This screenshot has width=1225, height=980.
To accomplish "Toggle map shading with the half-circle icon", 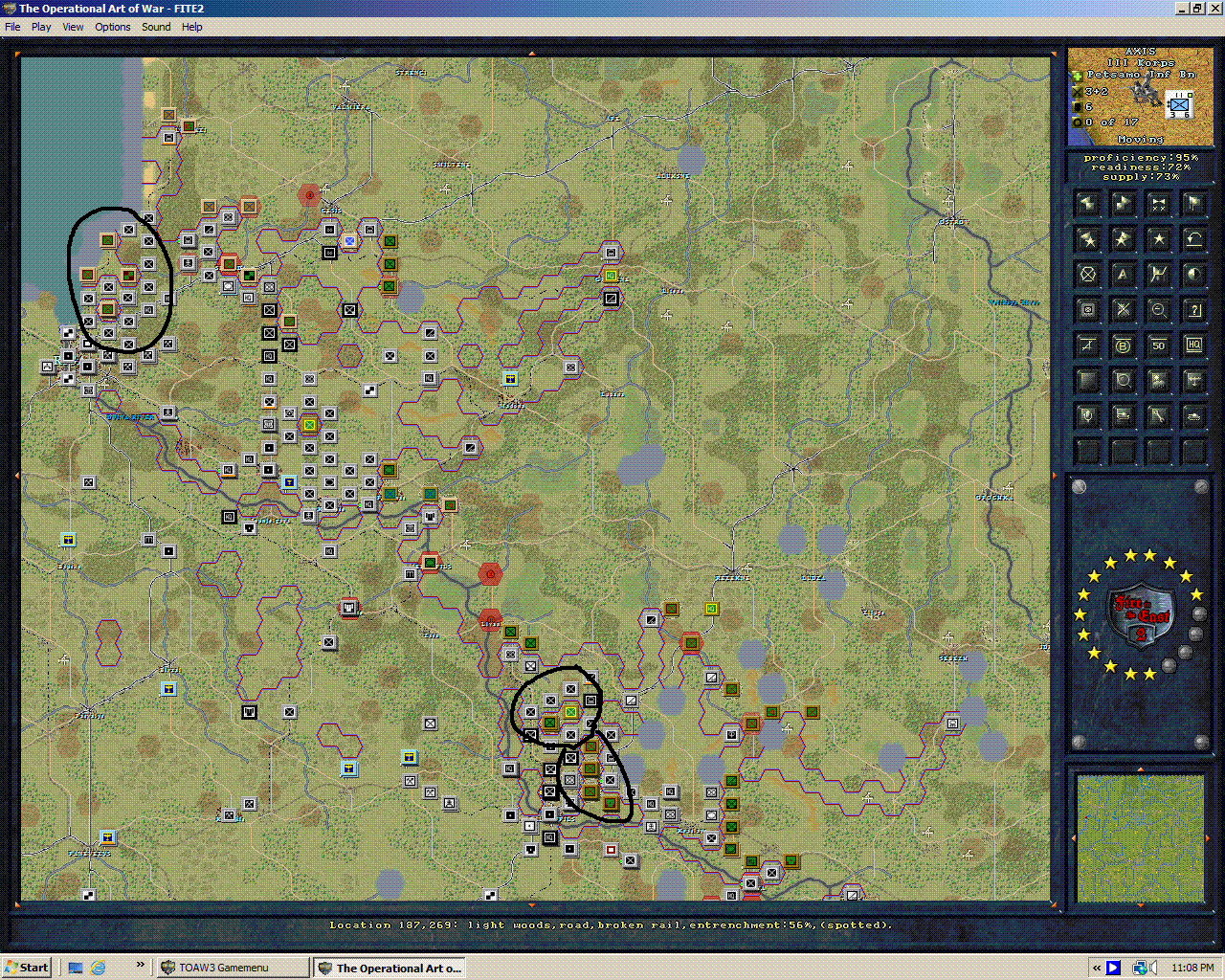I will coord(1193,274).
